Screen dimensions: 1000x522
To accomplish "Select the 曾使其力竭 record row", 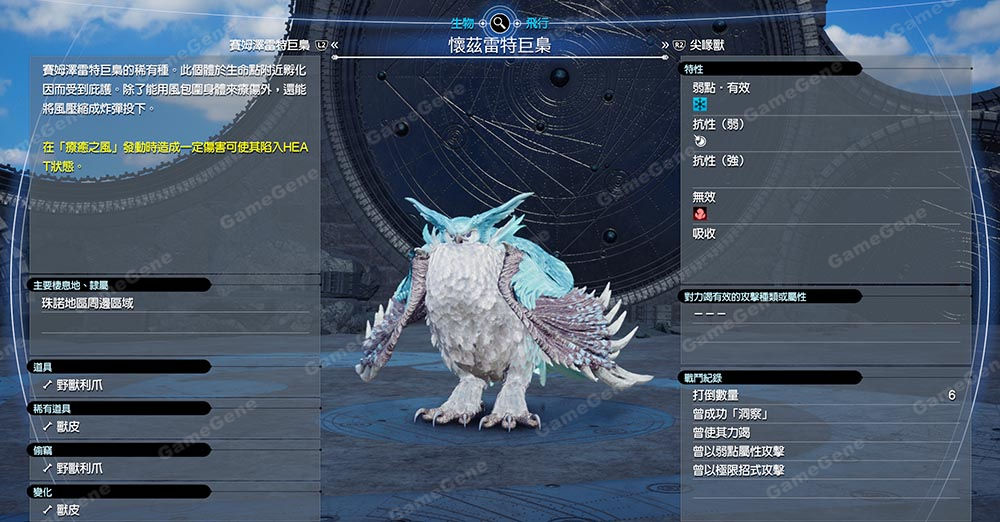I will coord(724,433).
